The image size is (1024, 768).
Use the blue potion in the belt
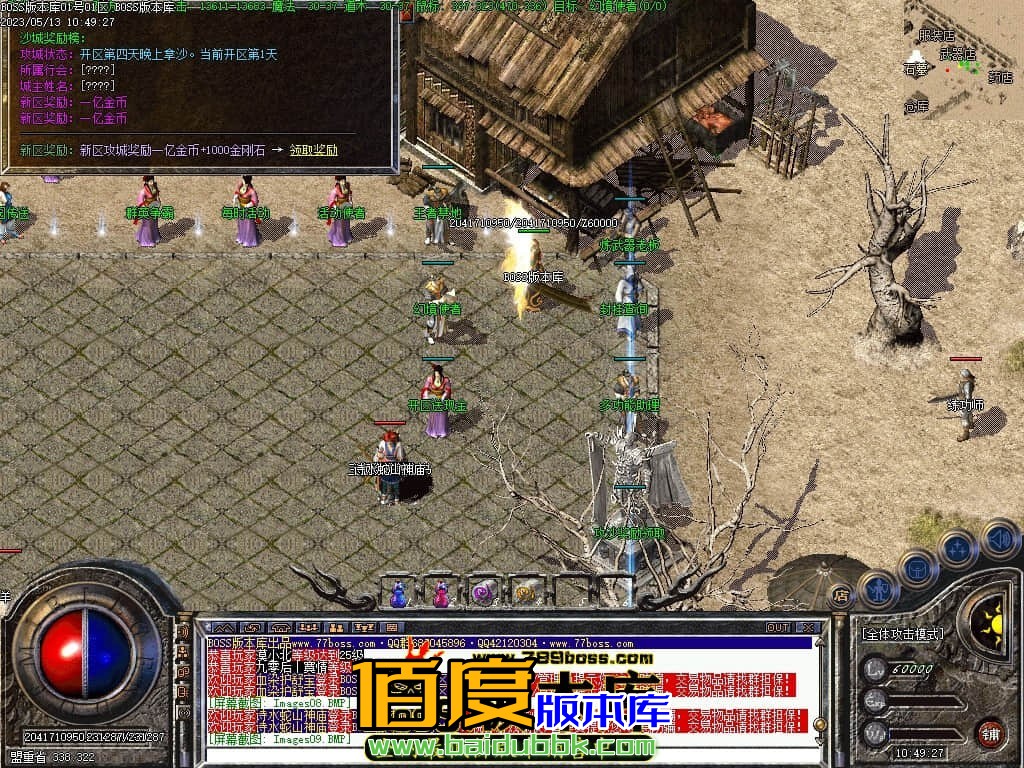[399, 594]
